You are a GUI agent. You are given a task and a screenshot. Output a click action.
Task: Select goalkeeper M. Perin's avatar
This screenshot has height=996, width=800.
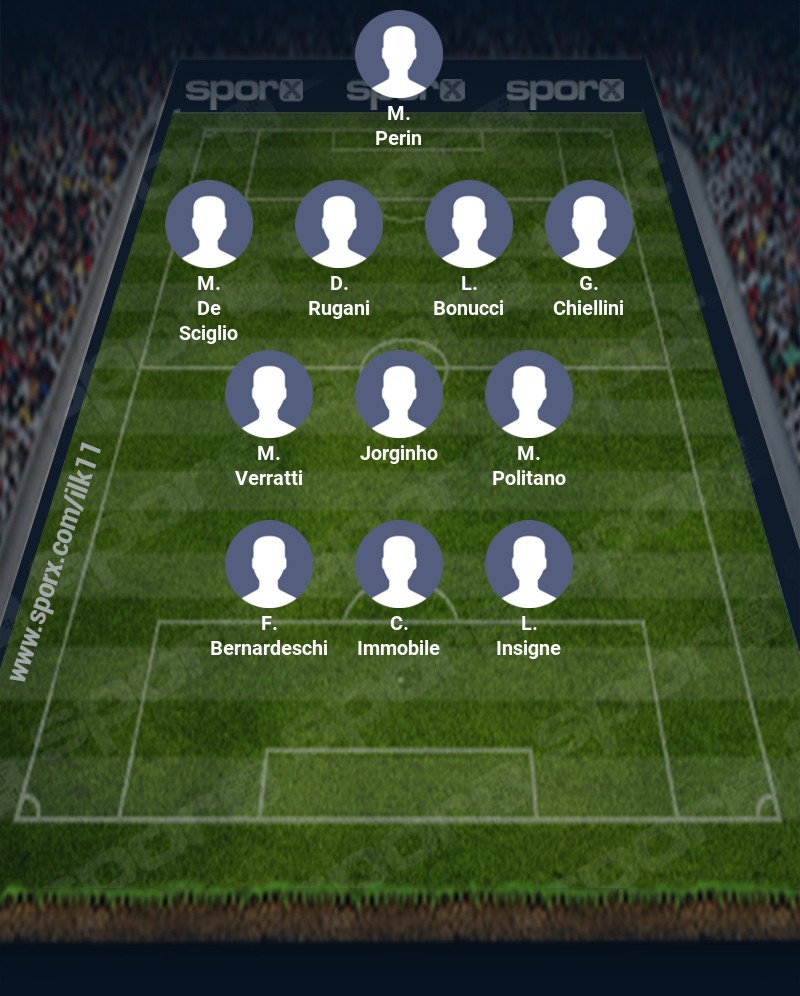(x=399, y=54)
